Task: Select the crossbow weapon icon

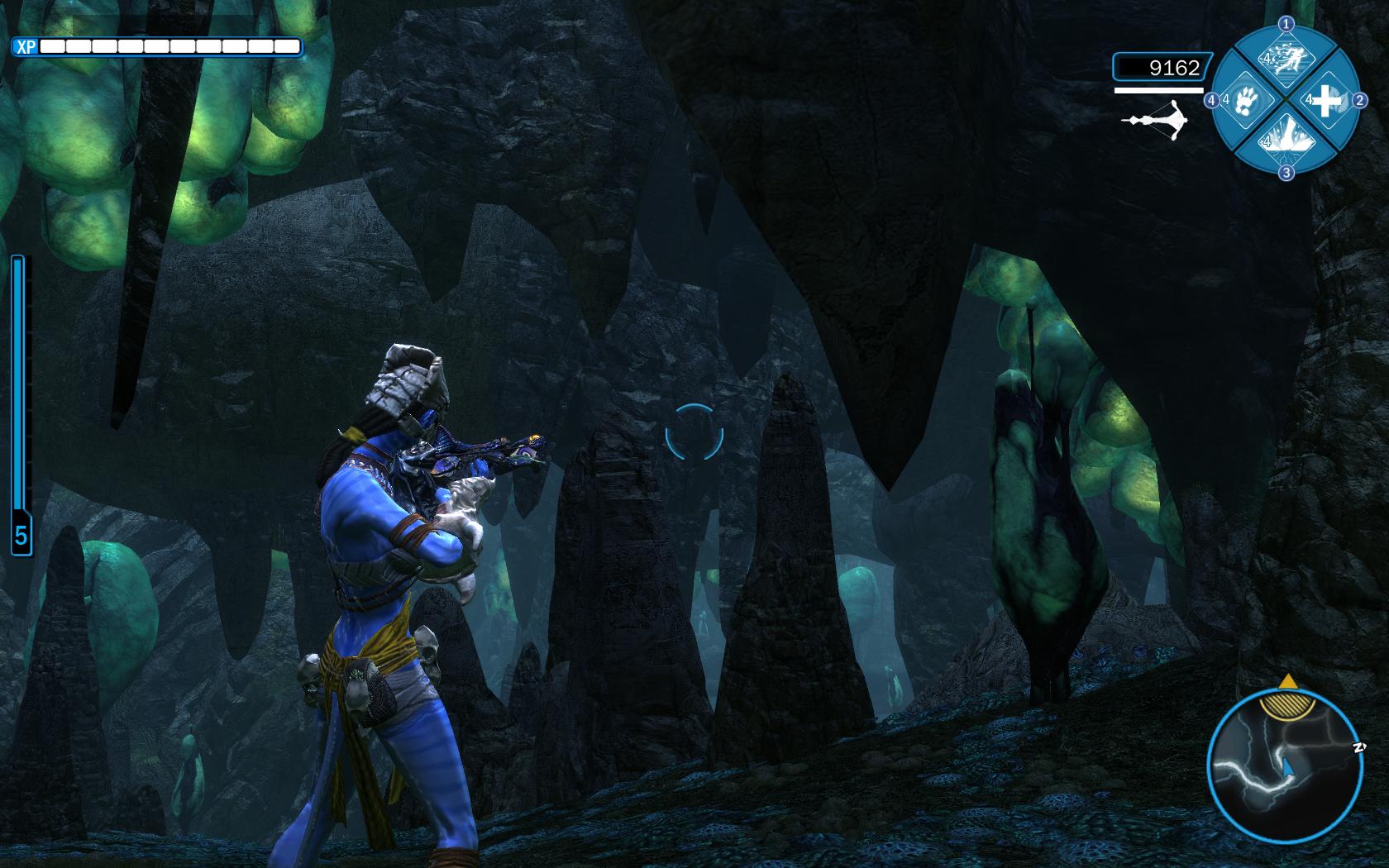Action: [1155, 122]
